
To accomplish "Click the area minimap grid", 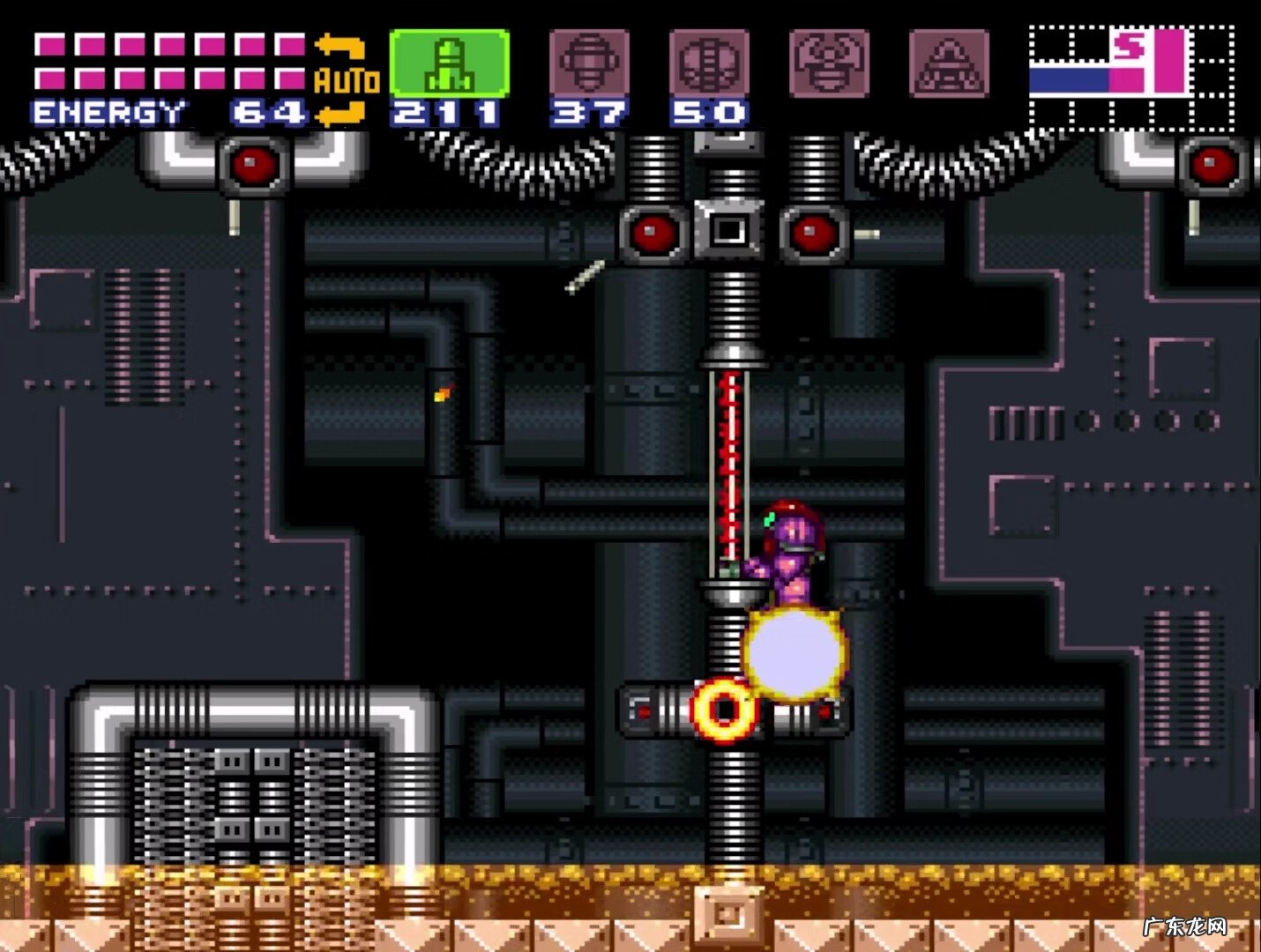I will pos(1131,78).
